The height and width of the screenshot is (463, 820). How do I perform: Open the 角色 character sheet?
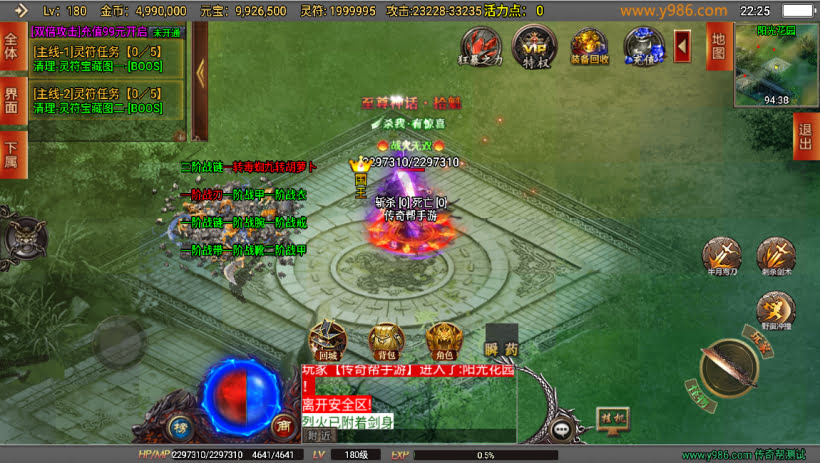click(444, 340)
